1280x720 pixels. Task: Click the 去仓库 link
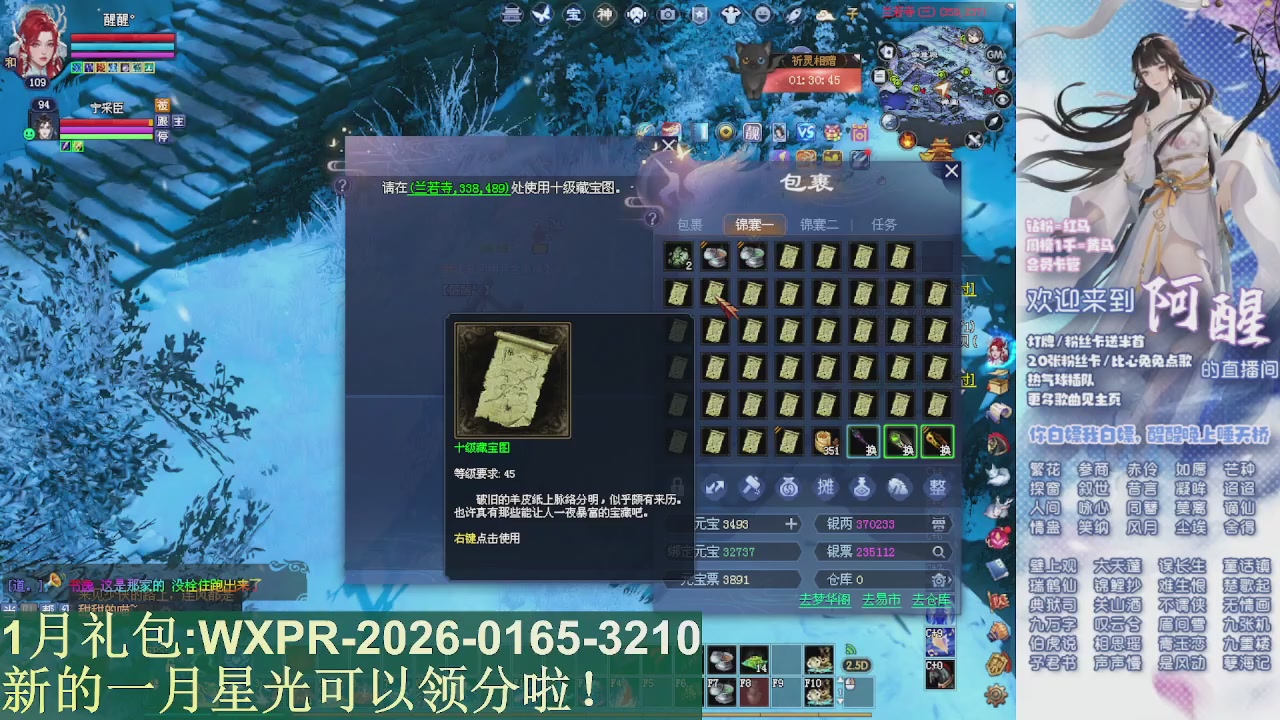point(932,600)
